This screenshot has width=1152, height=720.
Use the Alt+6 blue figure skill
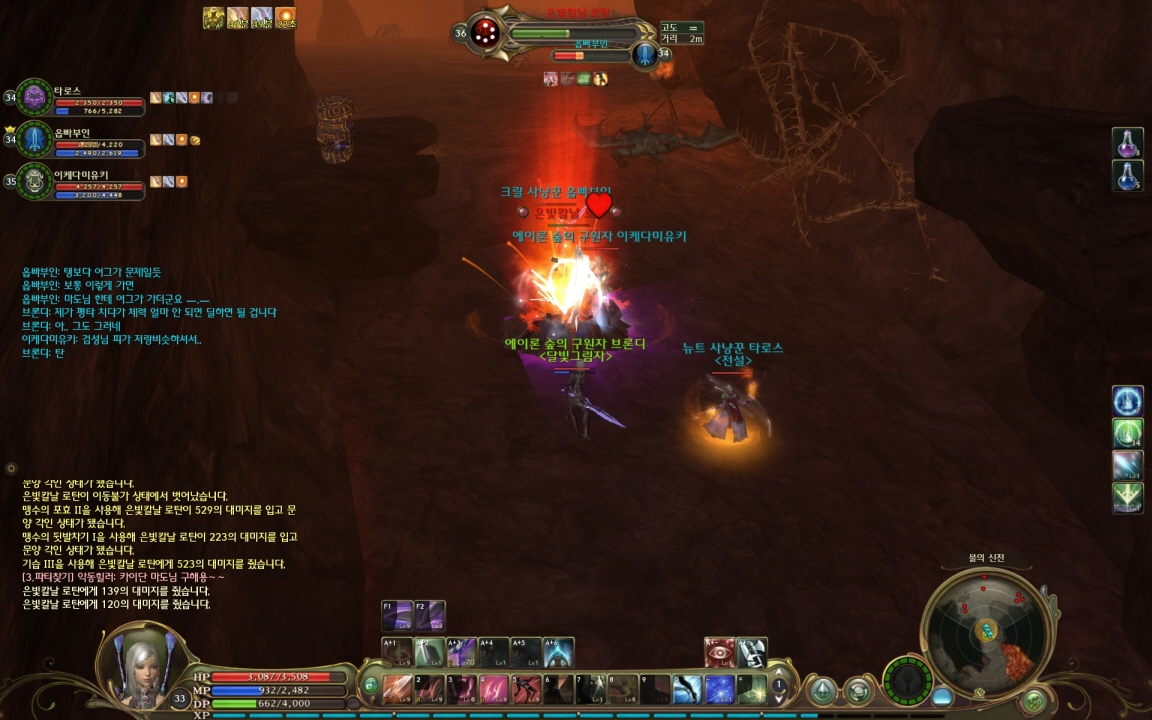[559, 652]
